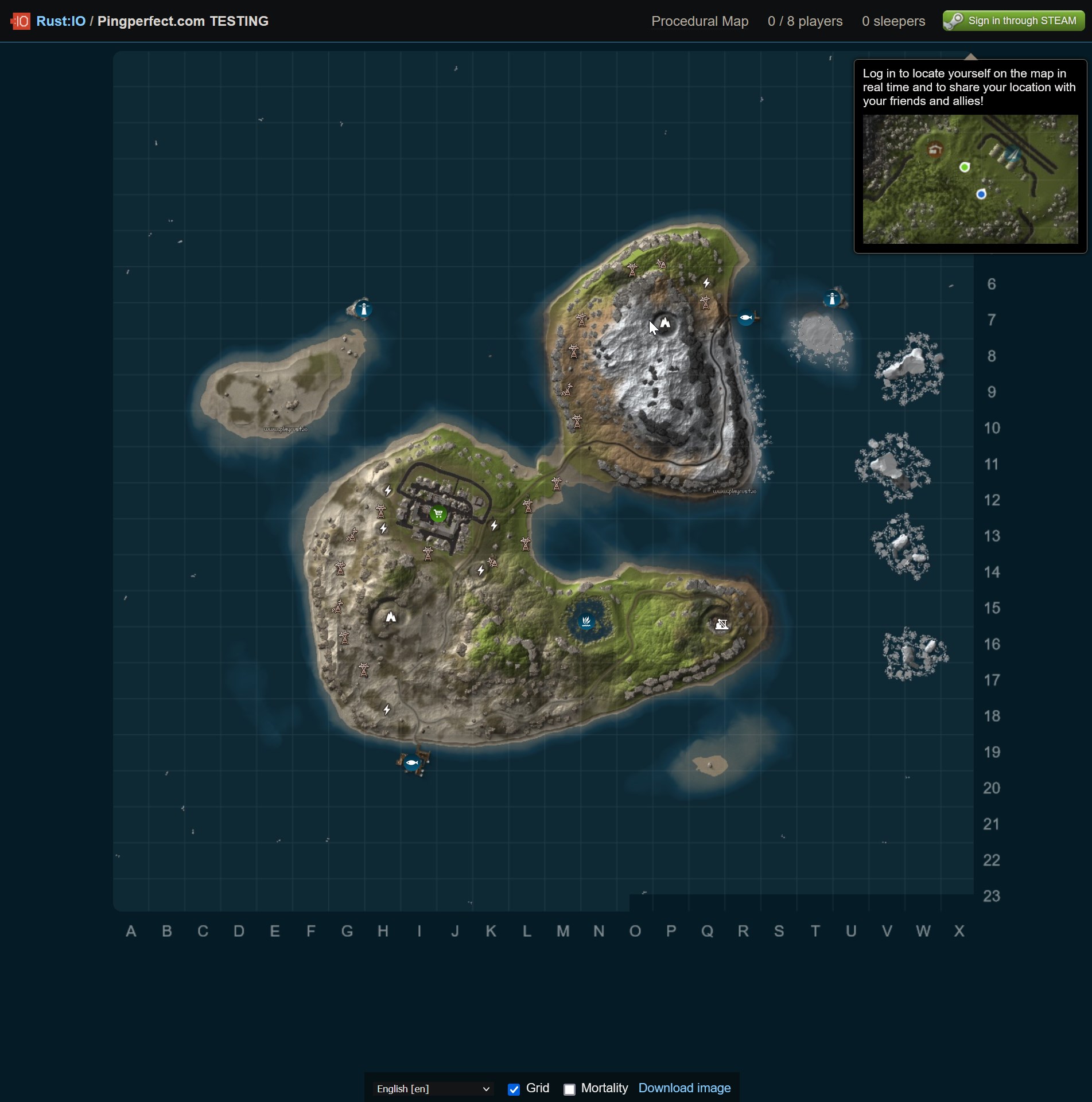Open the Pingperfect.com TESTING server title
This screenshot has width=1092, height=1102.
183,21
